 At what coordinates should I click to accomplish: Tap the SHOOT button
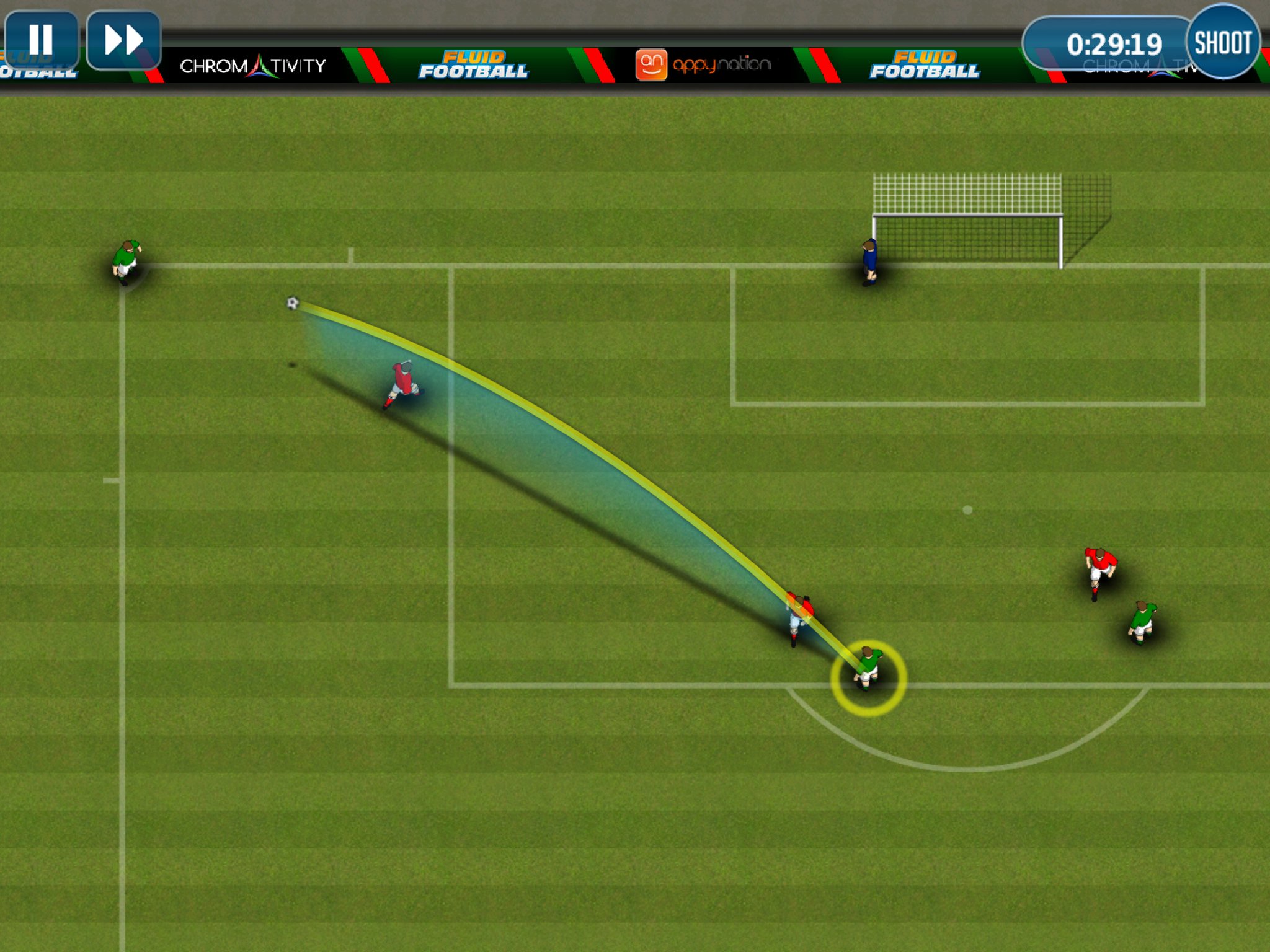[x=1222, y=42]
